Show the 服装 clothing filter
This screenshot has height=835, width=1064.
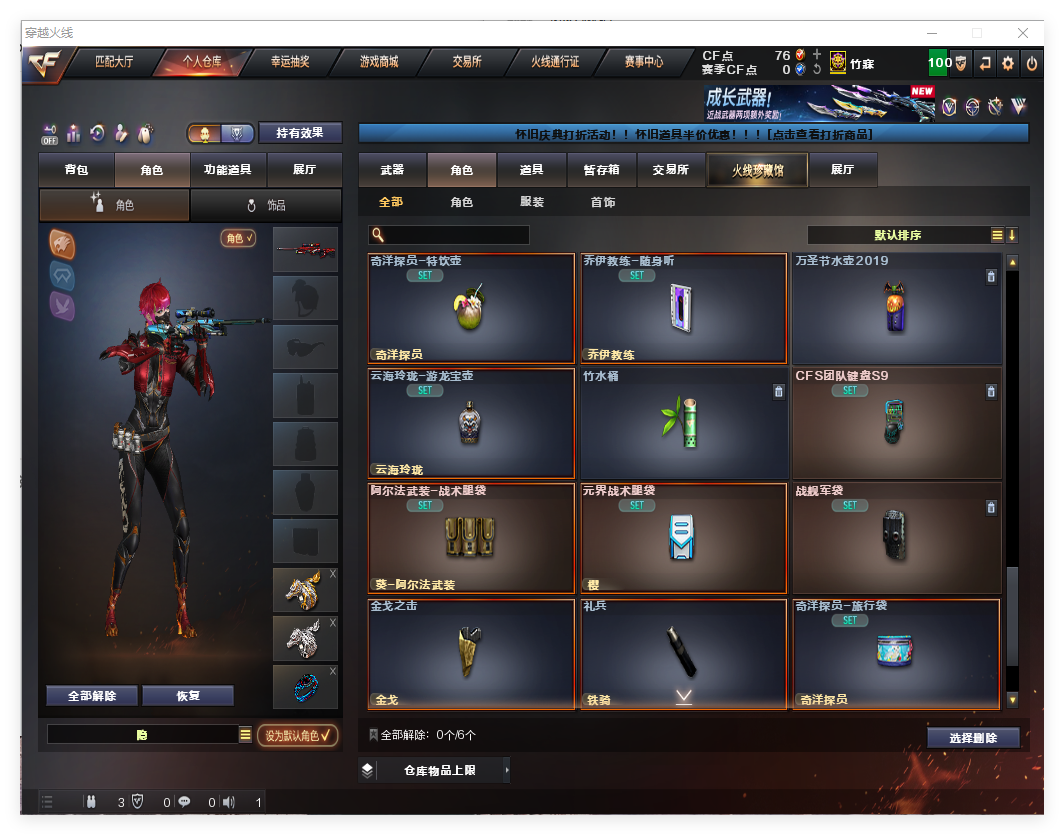(x=532, y=202)
